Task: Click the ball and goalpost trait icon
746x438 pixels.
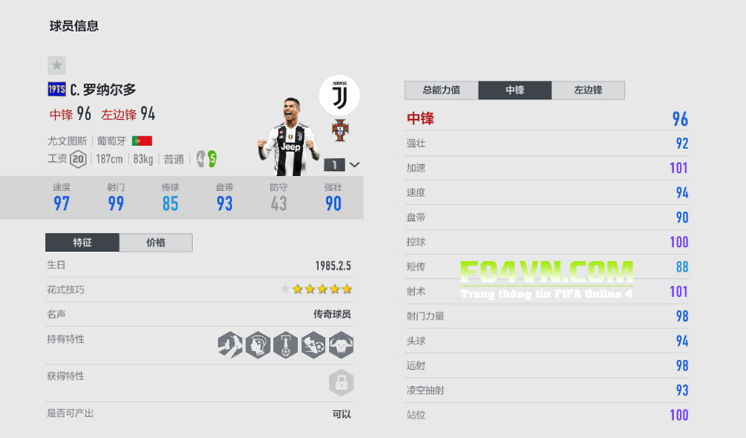Action: pyautogui.click(x=285, y=345)
